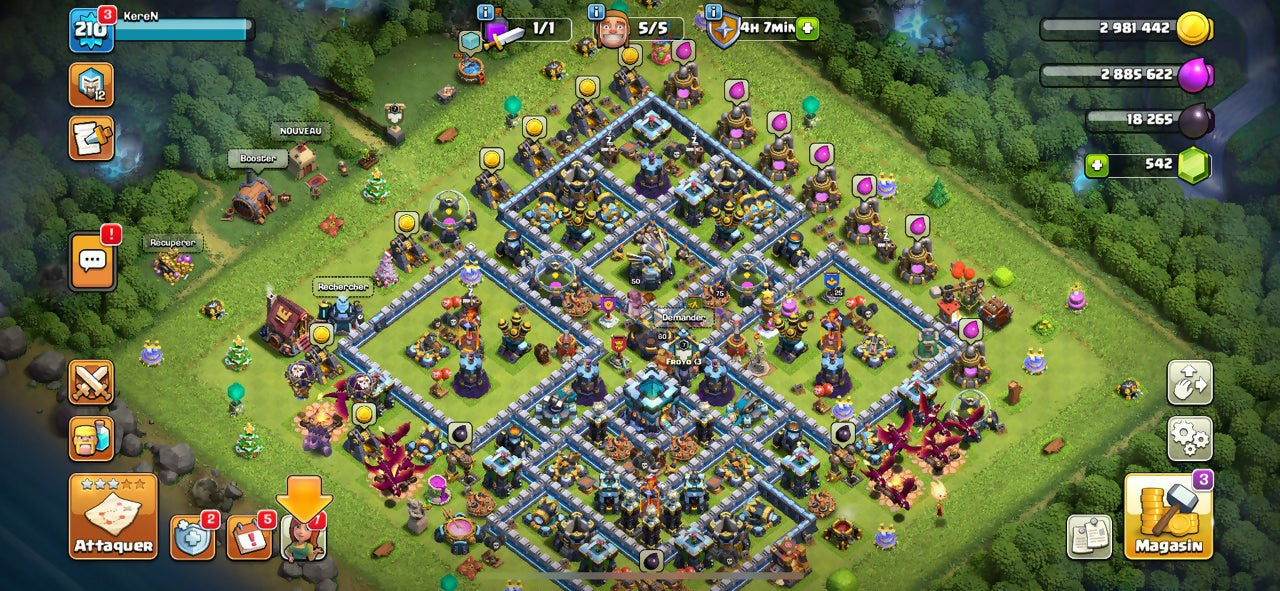Open the level 210 player profile badge
1280x591 pixels.
[90, 30]
